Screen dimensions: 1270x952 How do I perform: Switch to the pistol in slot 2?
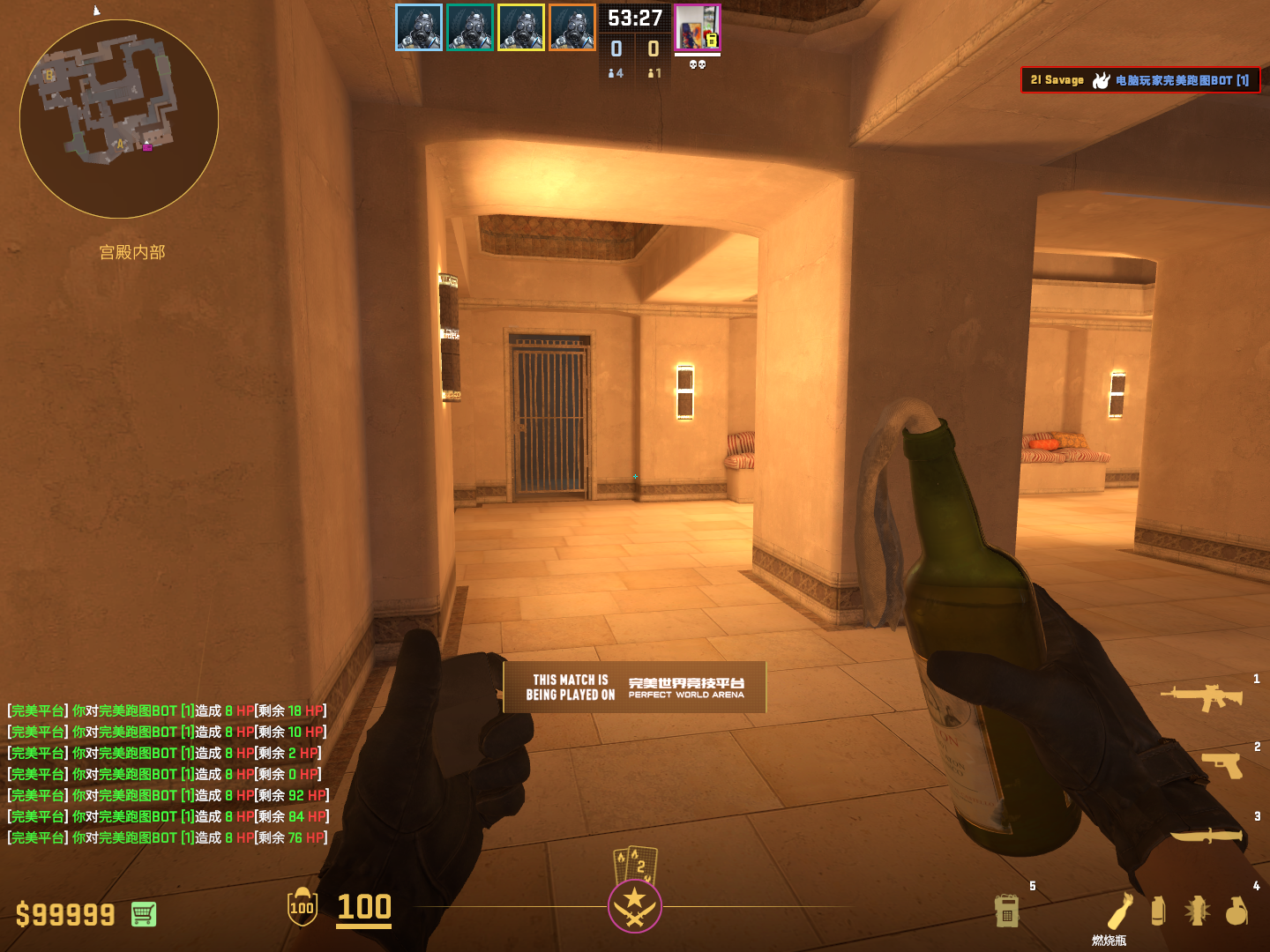coord(1222,764)
